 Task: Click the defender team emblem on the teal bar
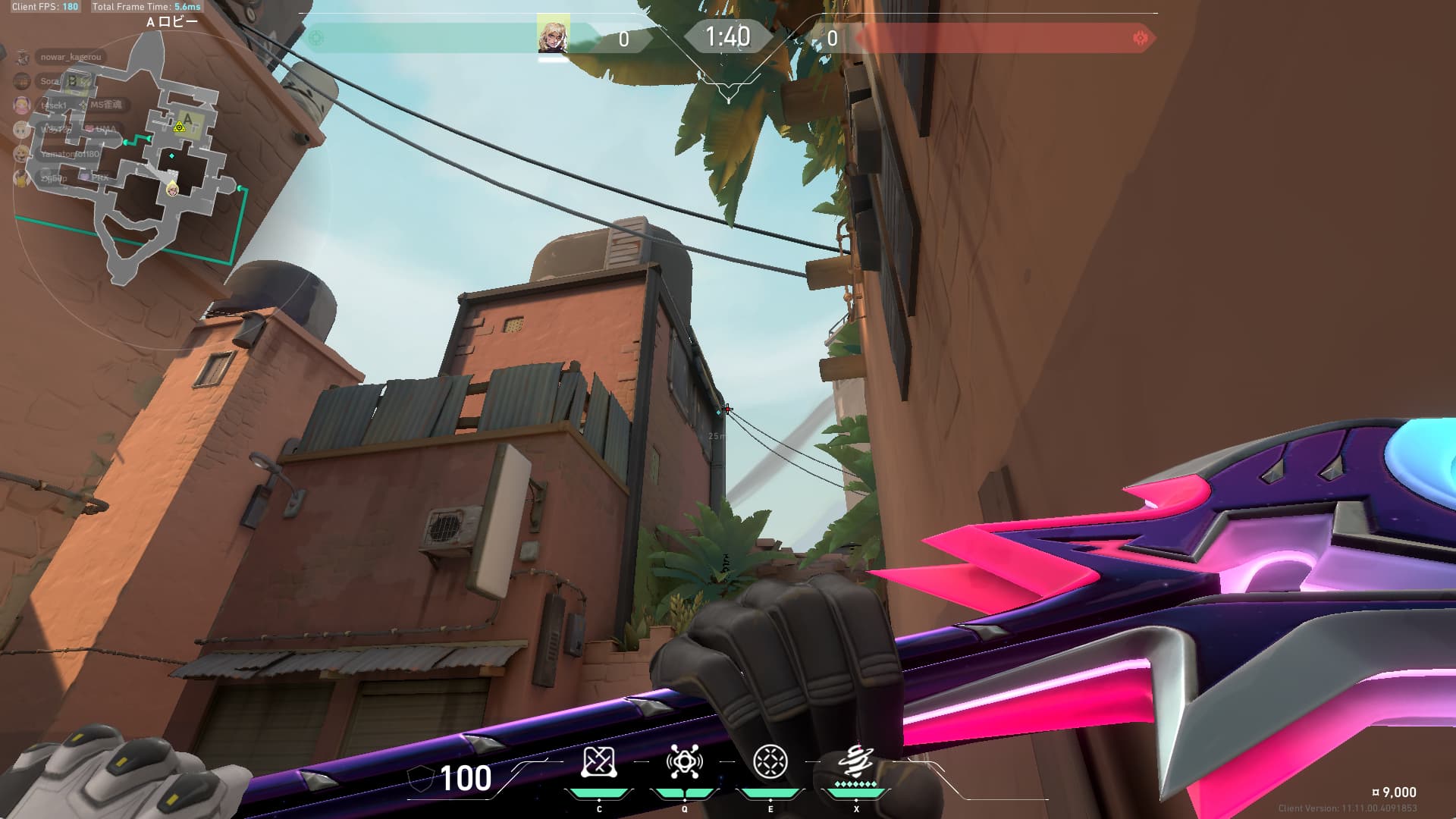[x=317, y=38]
